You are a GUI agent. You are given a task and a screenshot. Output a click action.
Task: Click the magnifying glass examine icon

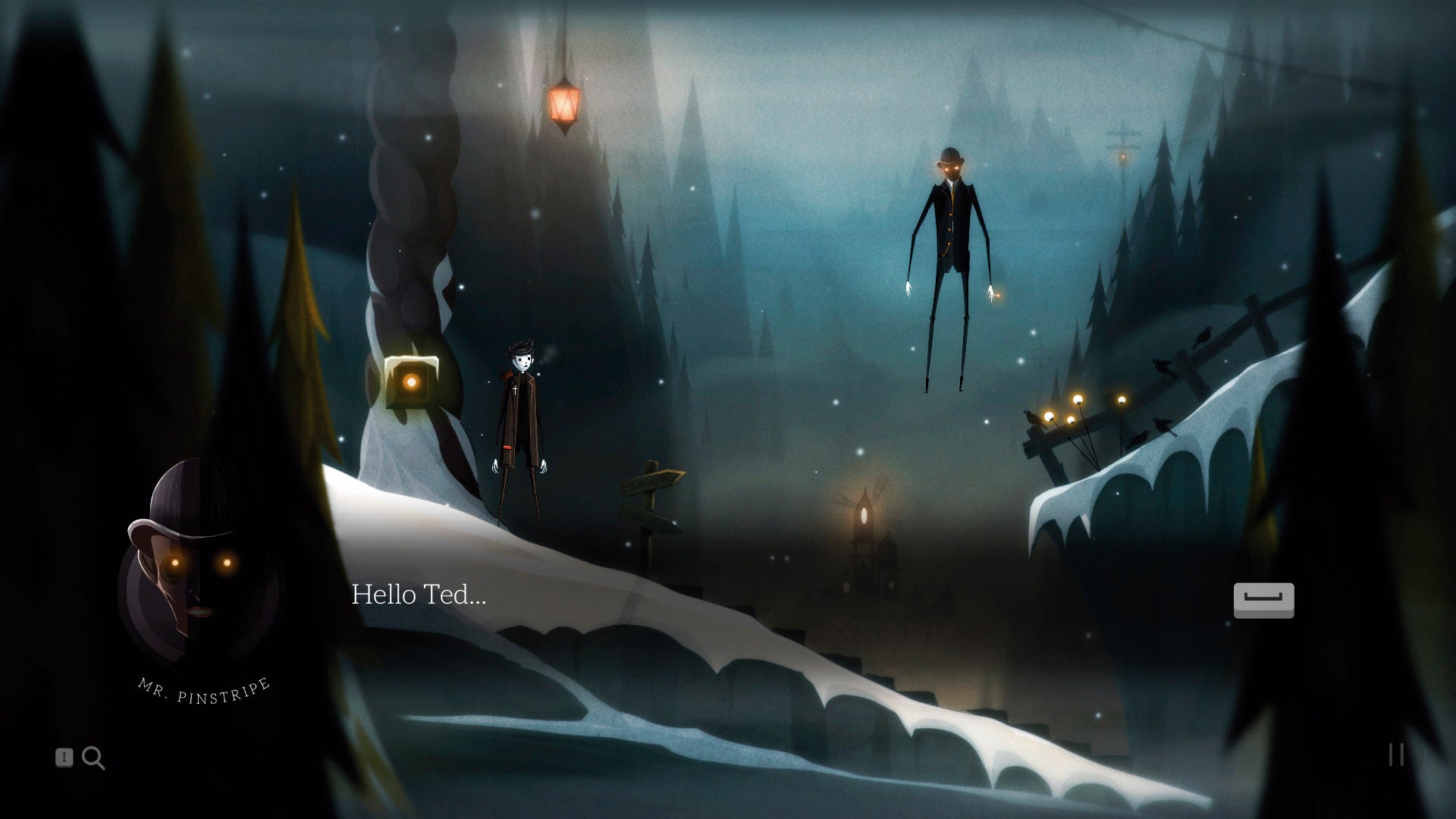[93, 758]
